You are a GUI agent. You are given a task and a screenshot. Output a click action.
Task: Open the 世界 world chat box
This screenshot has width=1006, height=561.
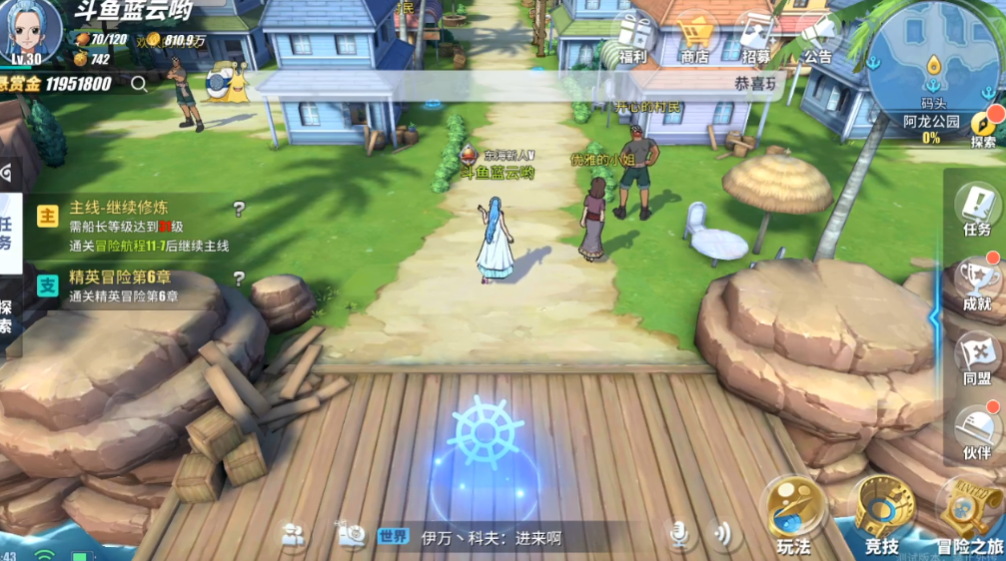470,537
